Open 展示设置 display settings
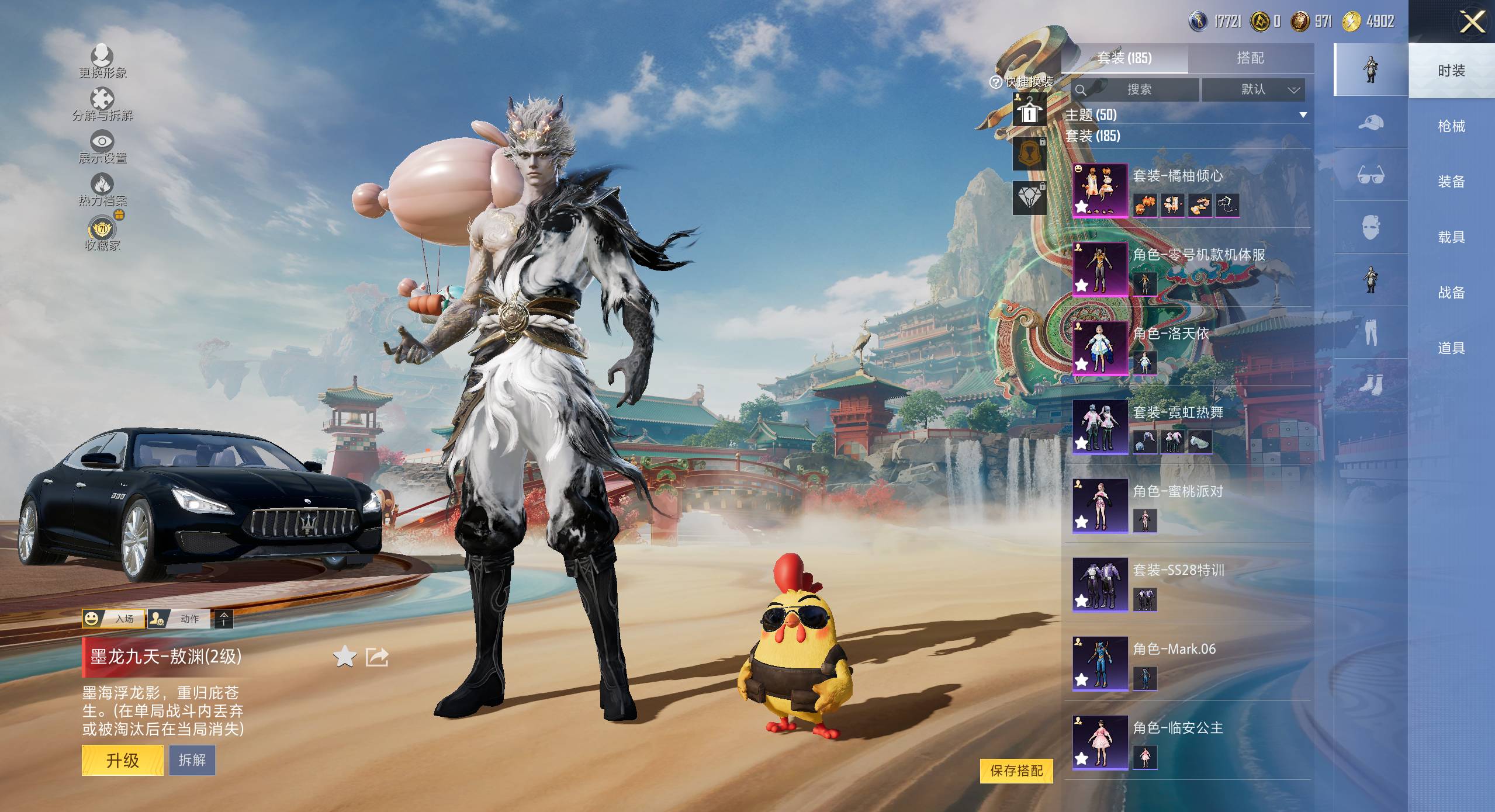1495x812 pixels. (102, 147)
